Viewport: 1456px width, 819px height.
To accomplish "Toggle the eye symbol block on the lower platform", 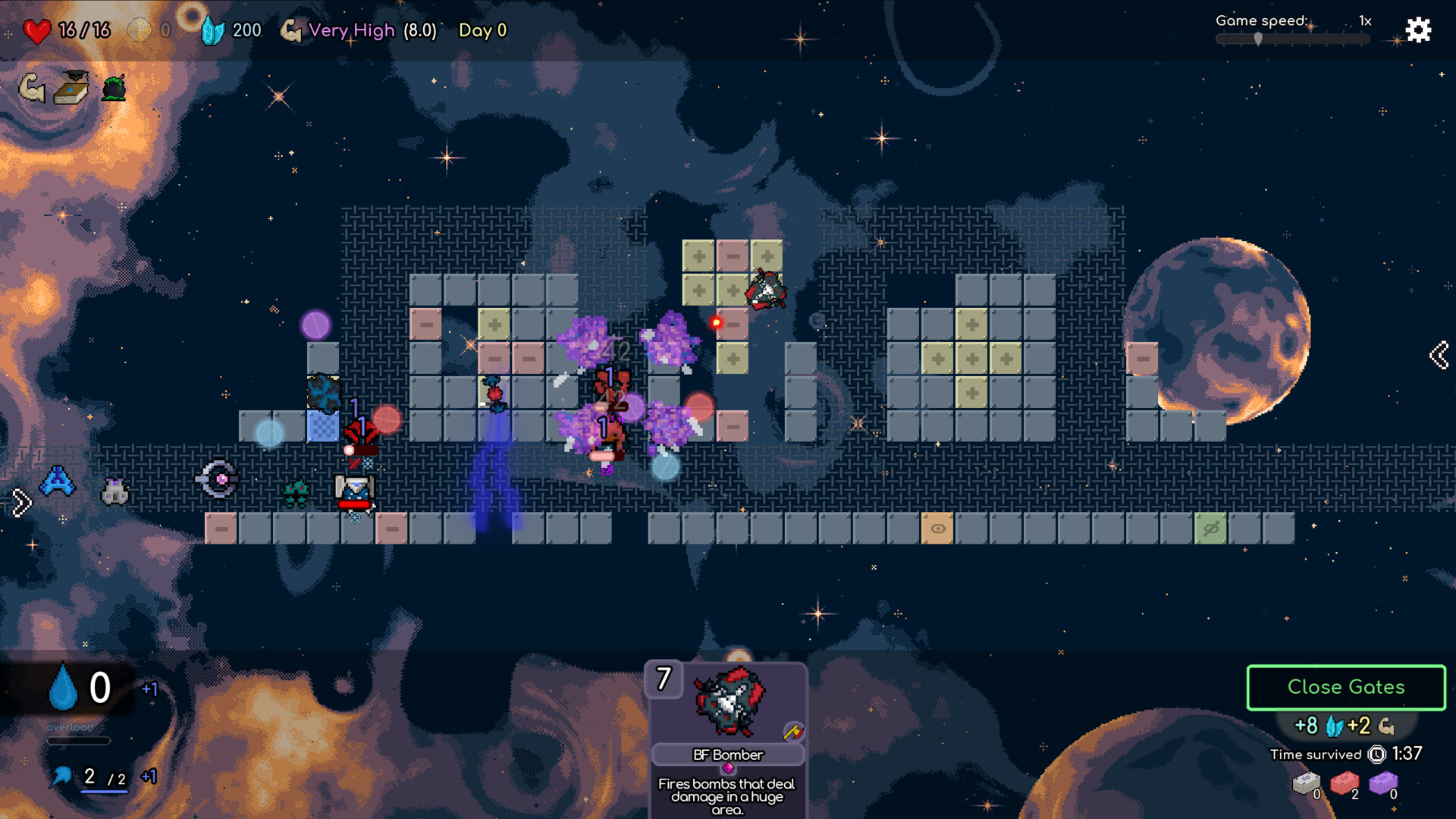I will pyautogui.click(x=938, y=529).
